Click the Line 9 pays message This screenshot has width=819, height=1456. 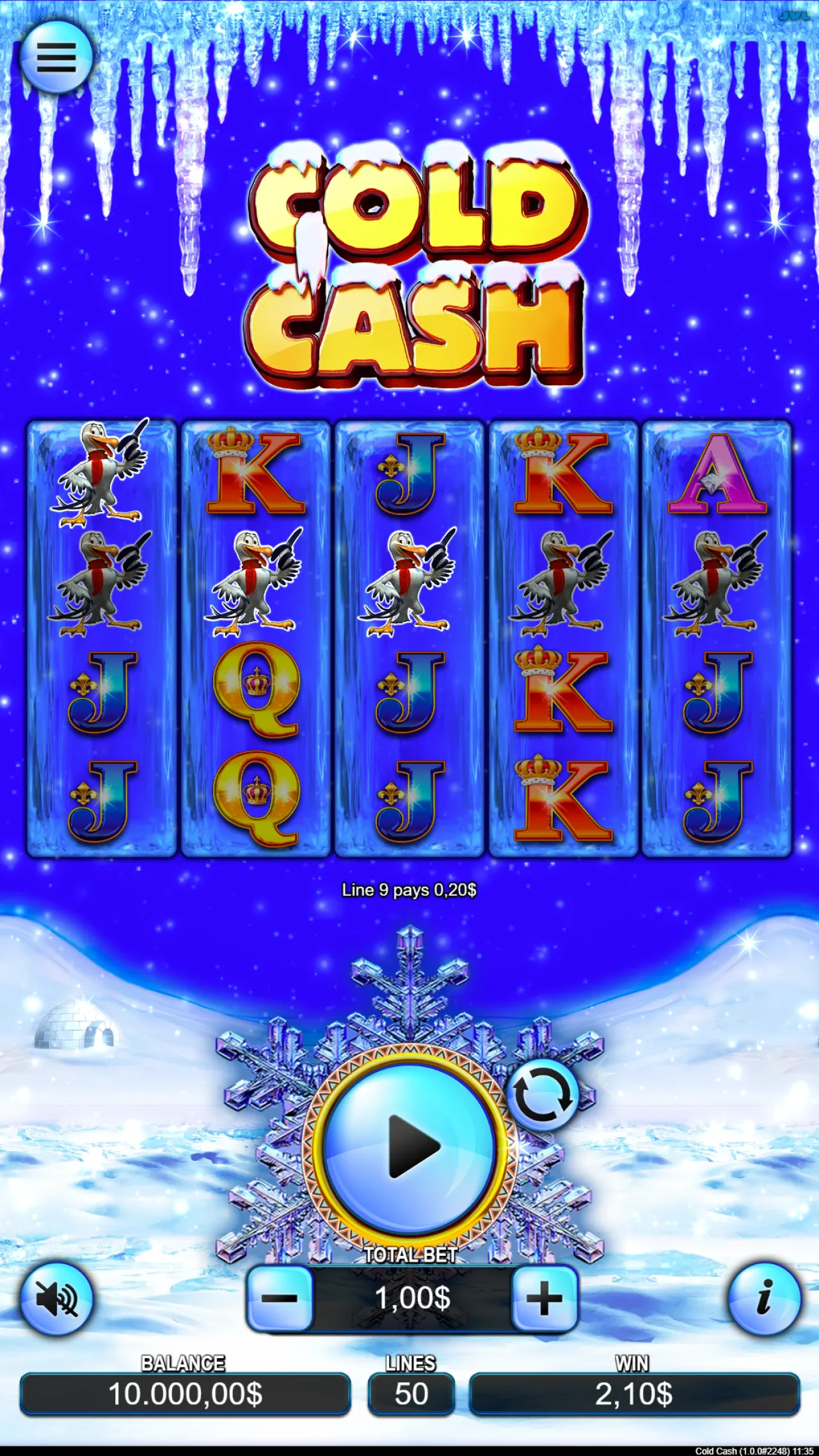click(409, 890)
